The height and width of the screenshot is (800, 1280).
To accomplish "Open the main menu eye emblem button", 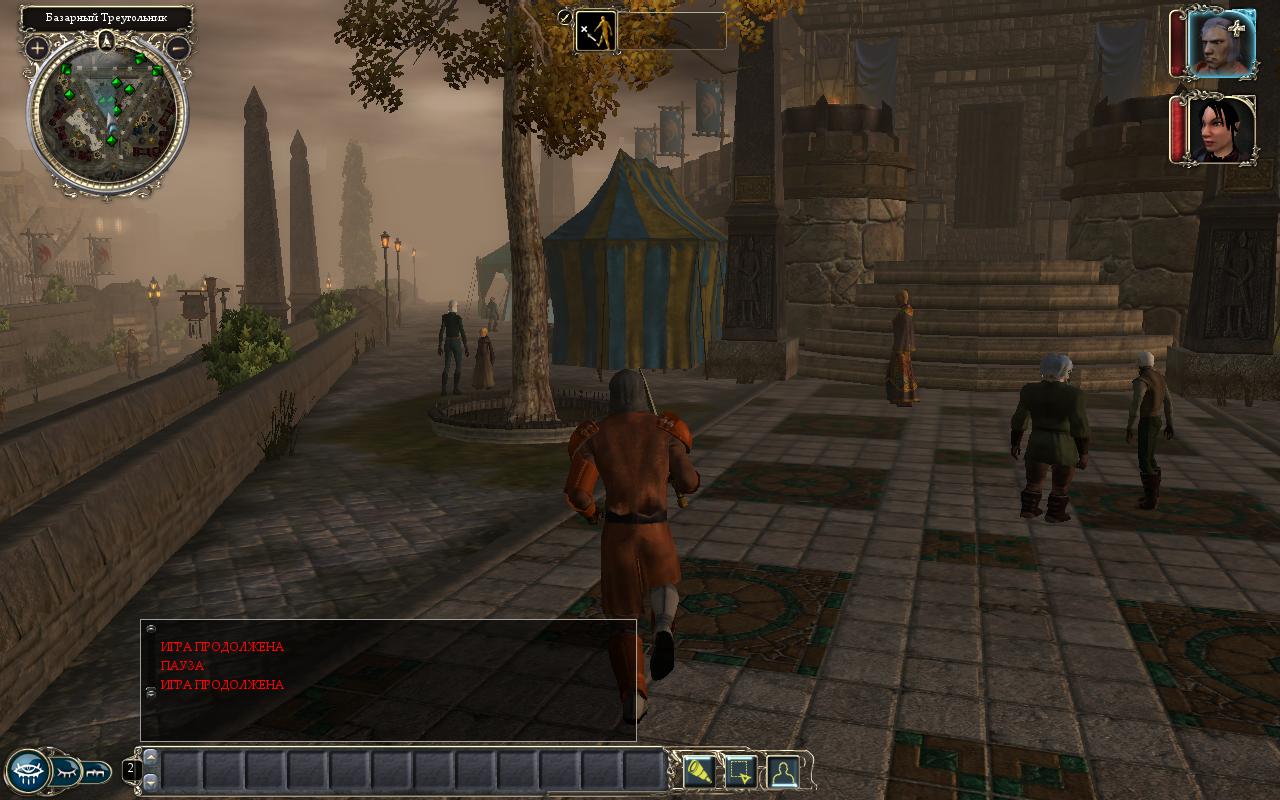I will (x=28, y=771).
